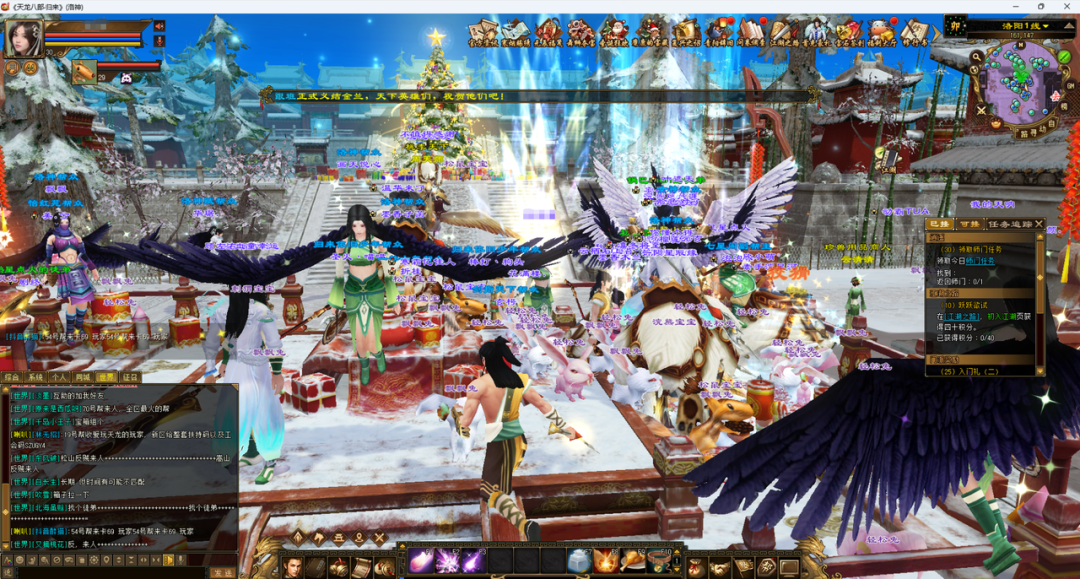Open the 综合 chat tab
Image resolution: width=1080 pixels, height=579 pixels.
tap(12, 377)
